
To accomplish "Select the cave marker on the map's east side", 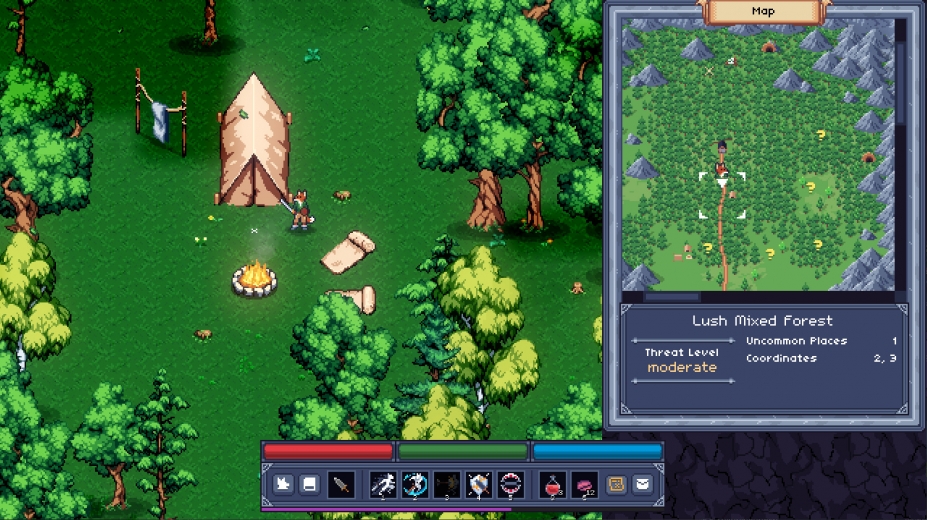I will (868, 156).
